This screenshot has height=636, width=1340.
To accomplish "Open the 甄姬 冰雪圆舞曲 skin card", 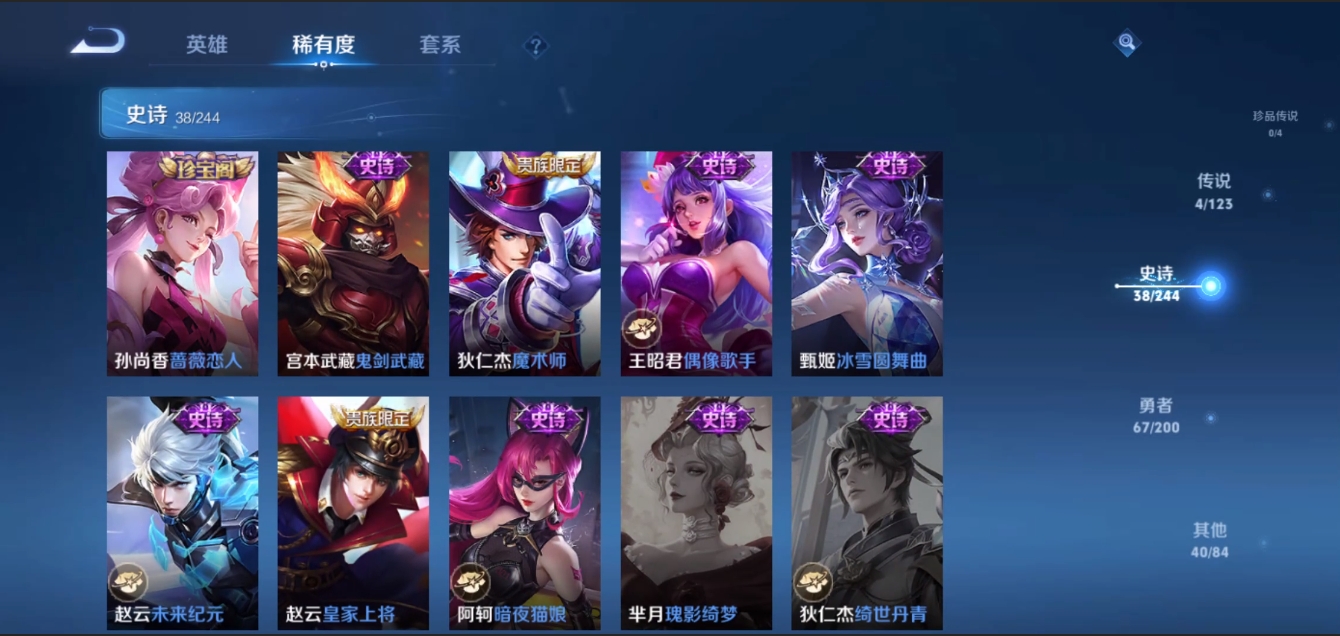I will tap(867, 263).
